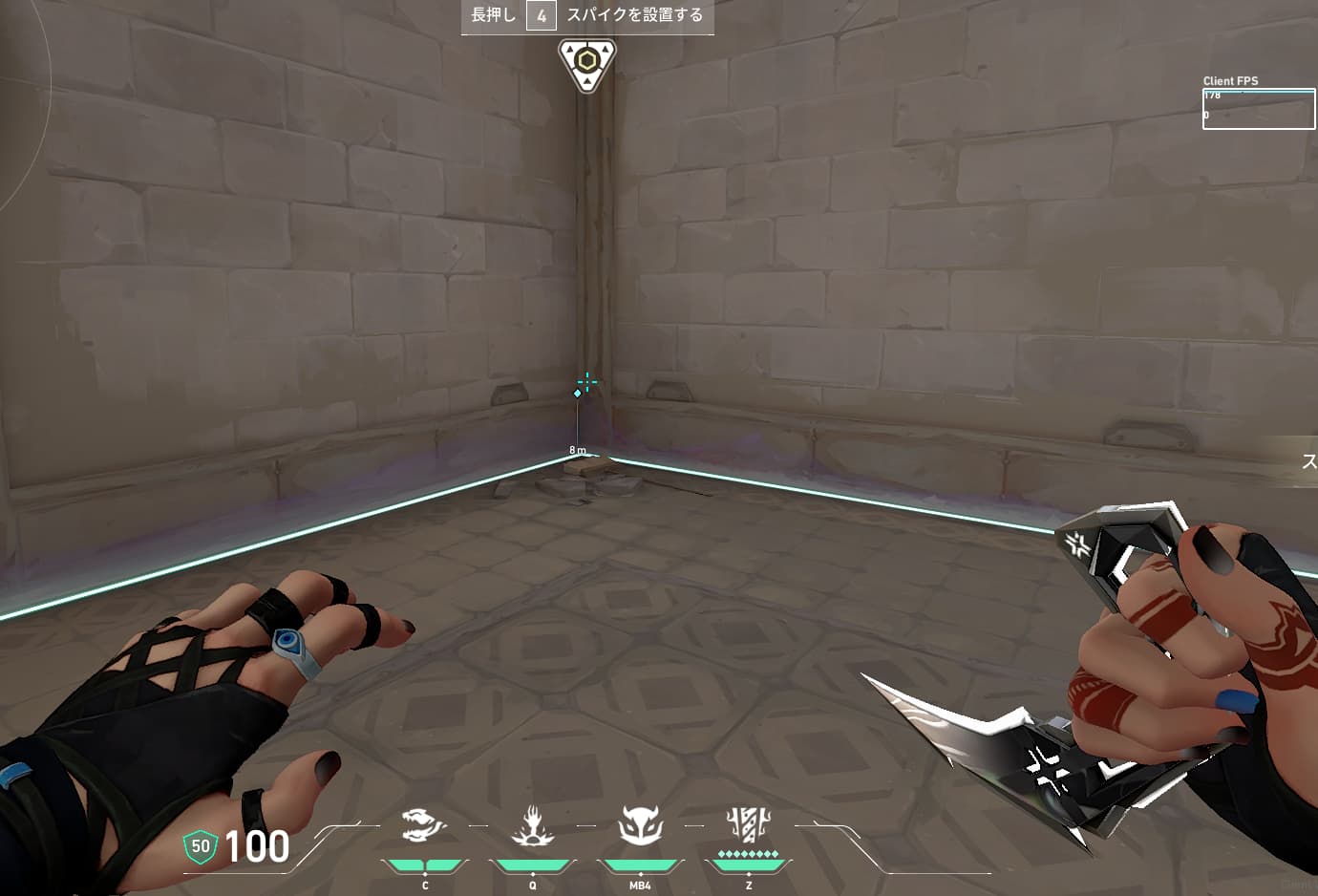Image resolution: width=1318 pixels, height=896 pixels.
Task: Click the triangular spike icon
Action: [586, 64]
